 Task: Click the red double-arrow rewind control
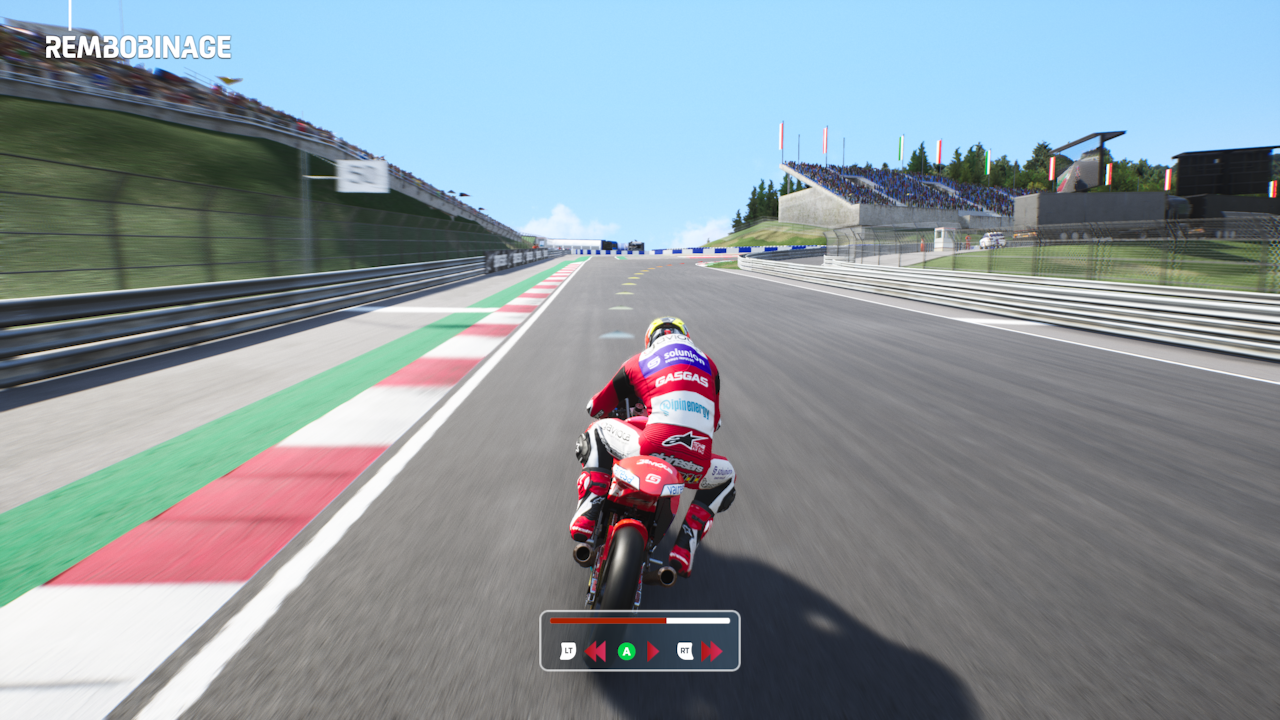[x=595, y=652]
